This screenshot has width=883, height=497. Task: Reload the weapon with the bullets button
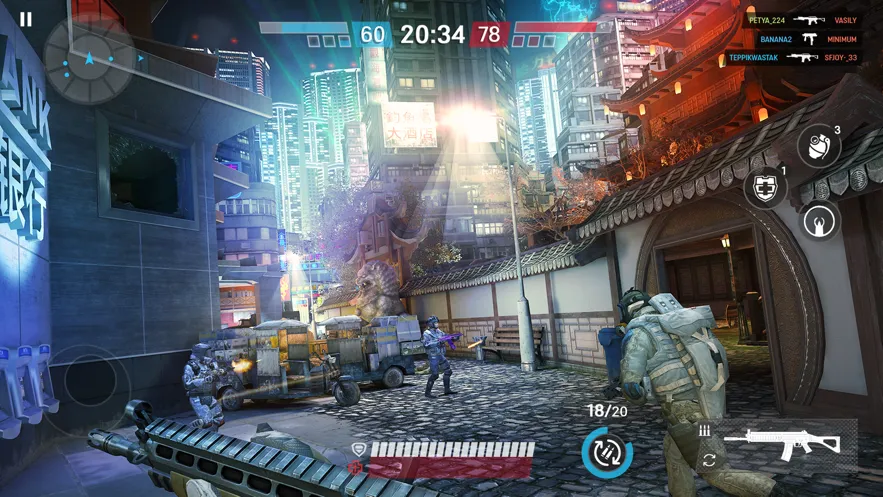[x=607, y=452]
